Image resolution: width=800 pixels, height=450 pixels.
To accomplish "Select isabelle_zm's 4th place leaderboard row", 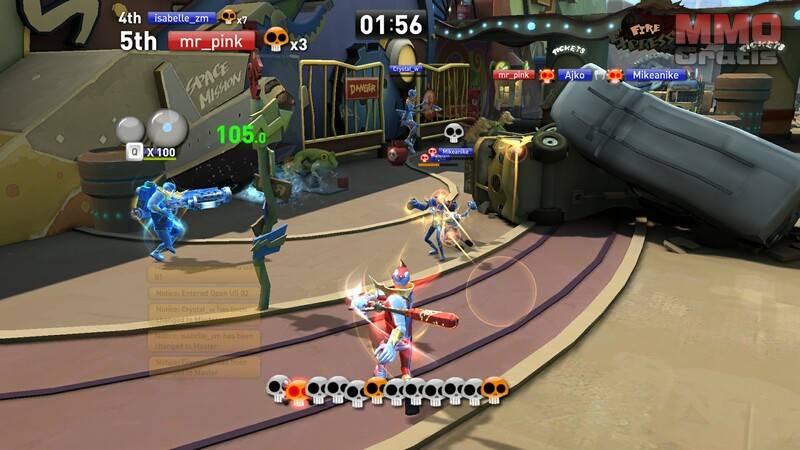I will pos(181,17).
